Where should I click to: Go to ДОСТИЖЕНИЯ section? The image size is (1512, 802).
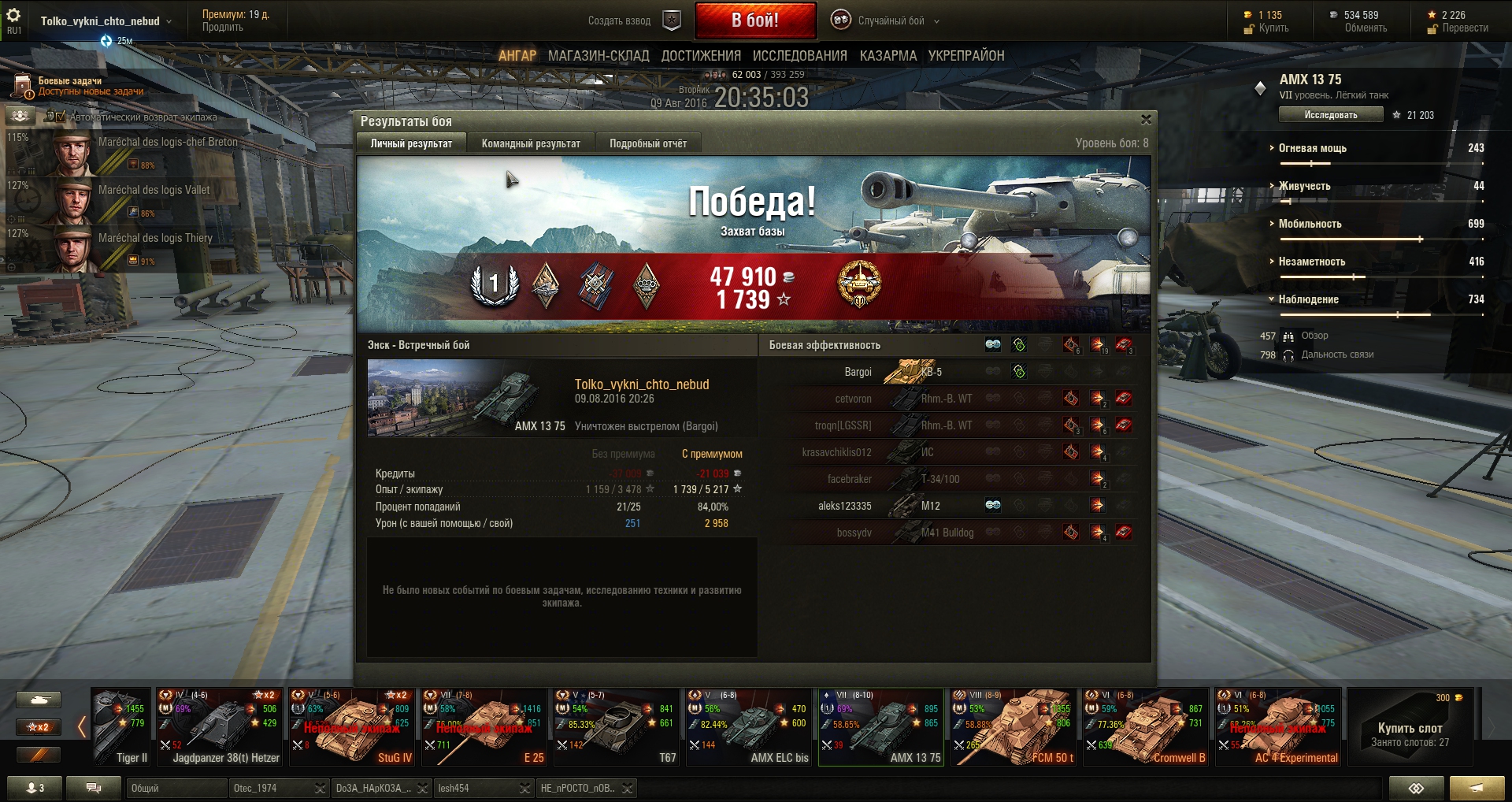701,56
